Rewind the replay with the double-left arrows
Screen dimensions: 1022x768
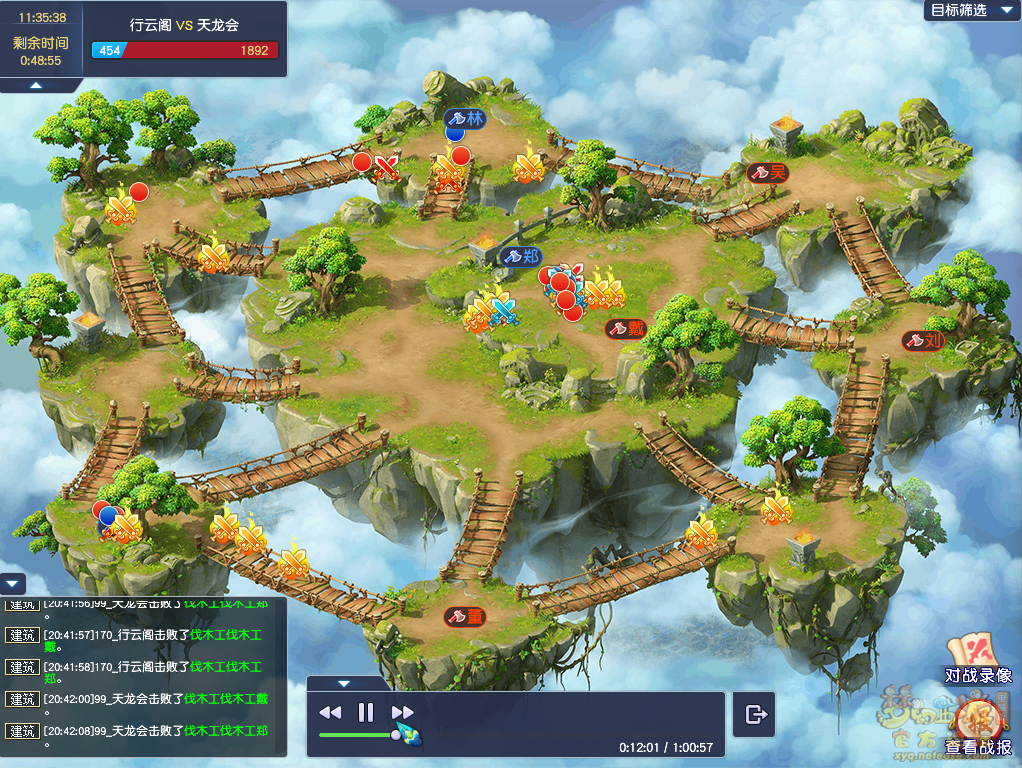[330, 712]
